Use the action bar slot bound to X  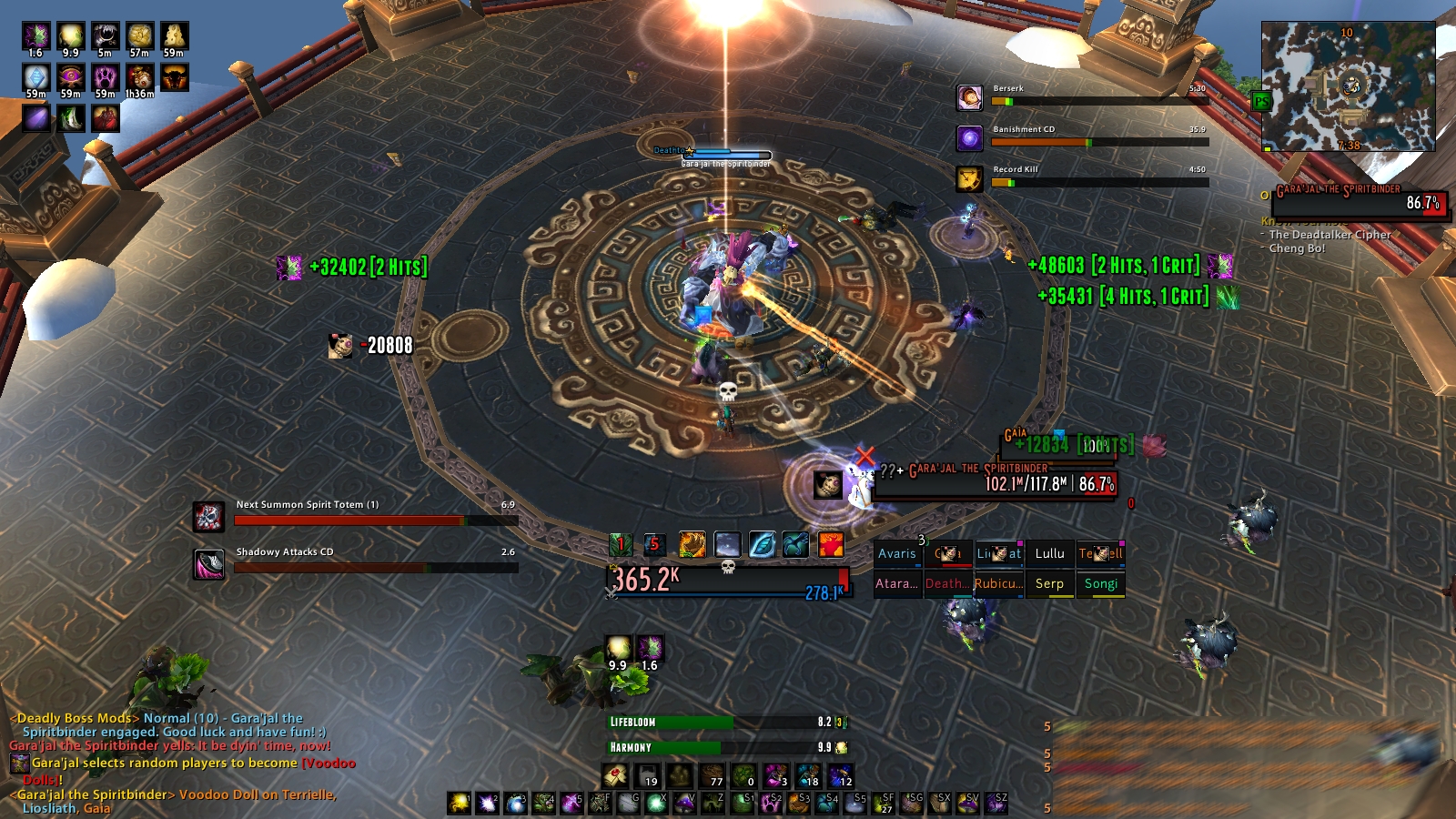(654, 803)
